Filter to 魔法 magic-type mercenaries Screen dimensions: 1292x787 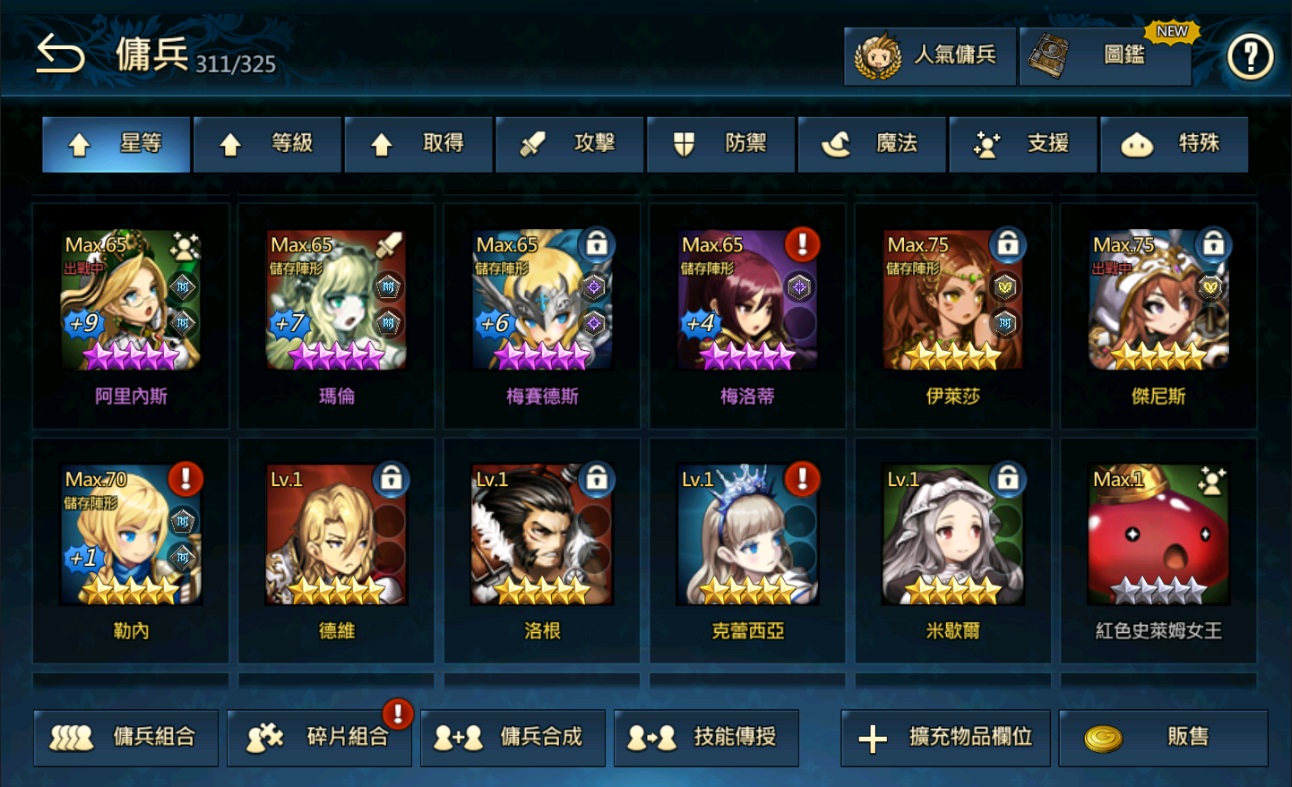pos(872,144)
